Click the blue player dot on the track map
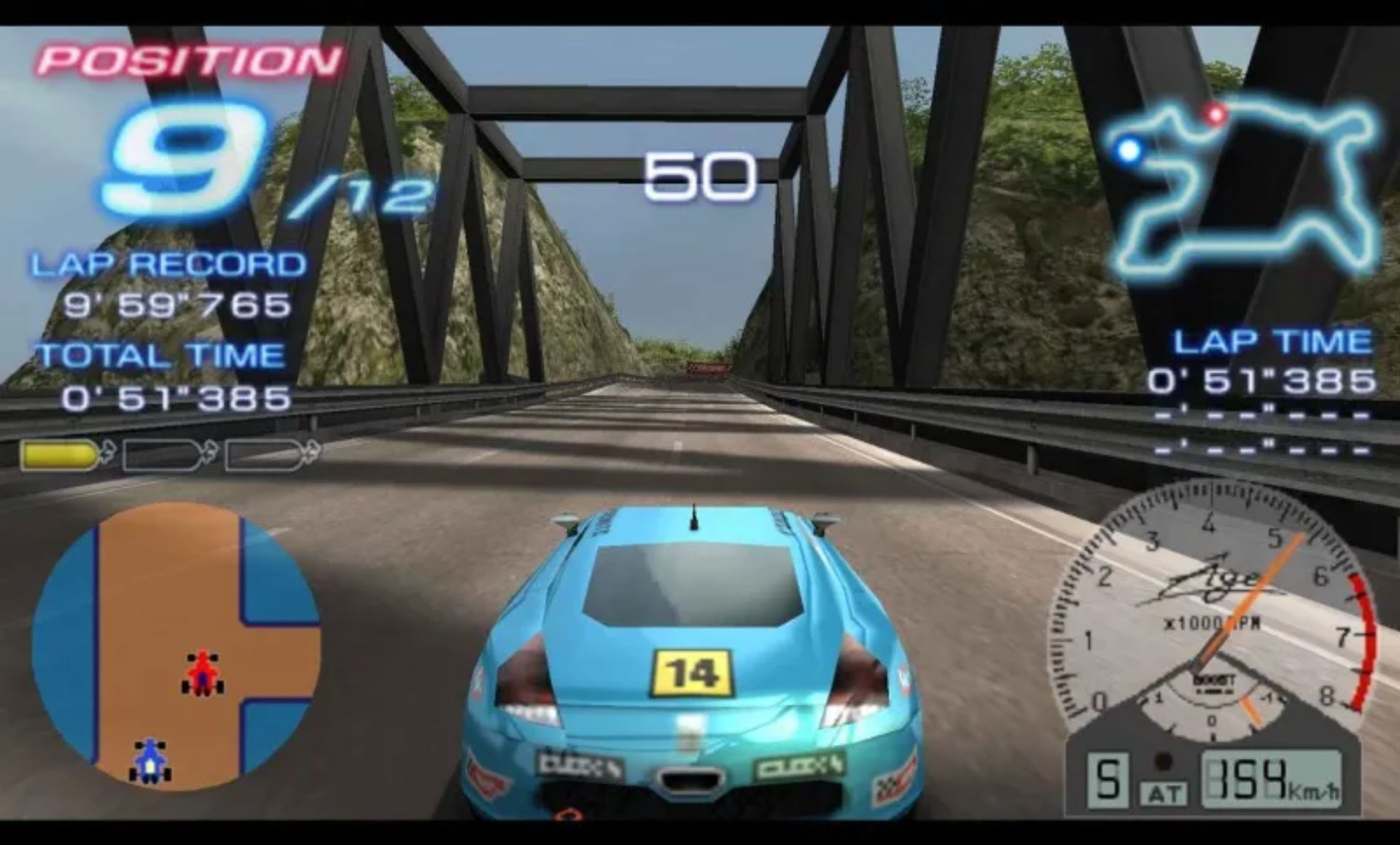 (1129, 150)
